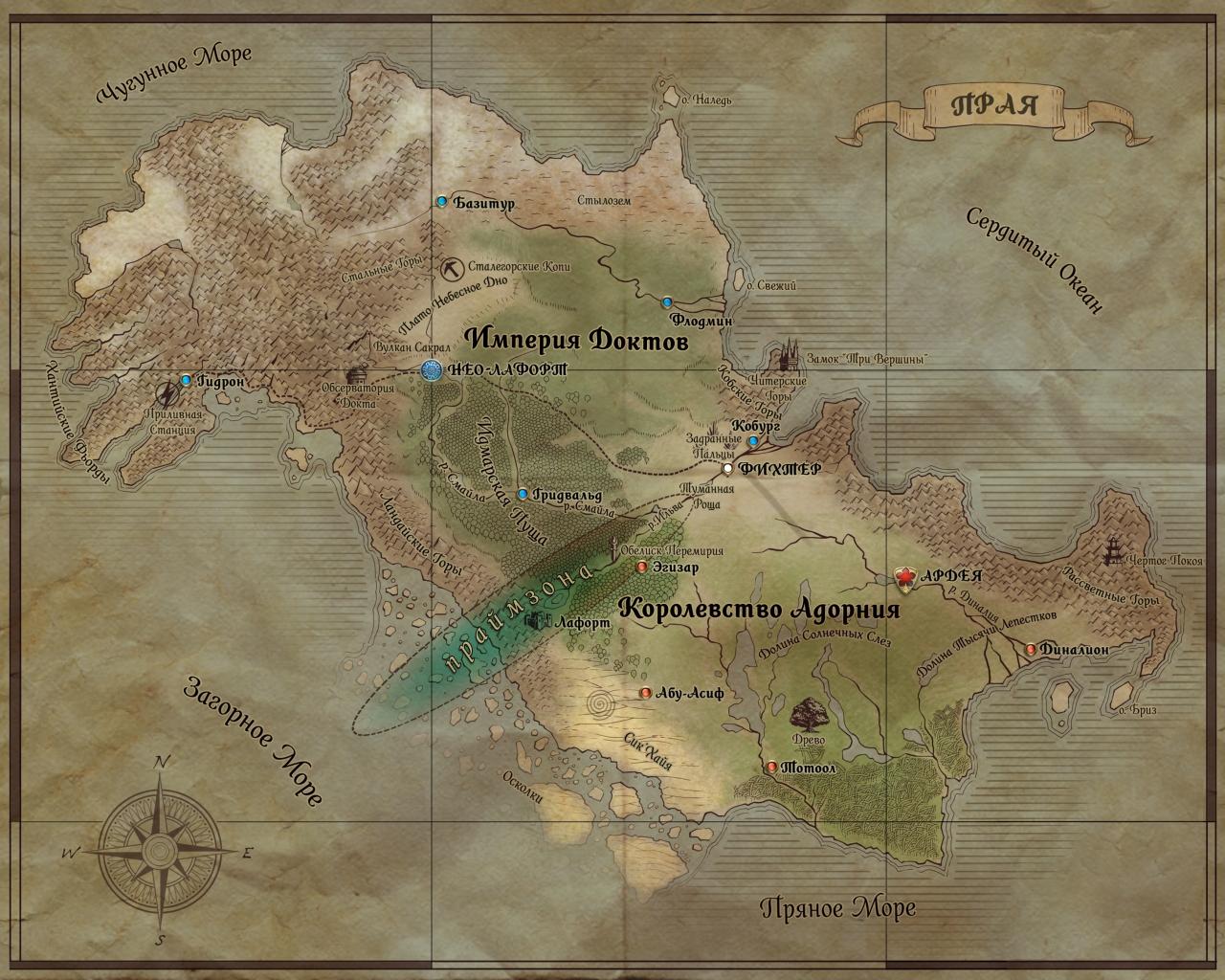Click the Базитур city marker

pos(441,202)
